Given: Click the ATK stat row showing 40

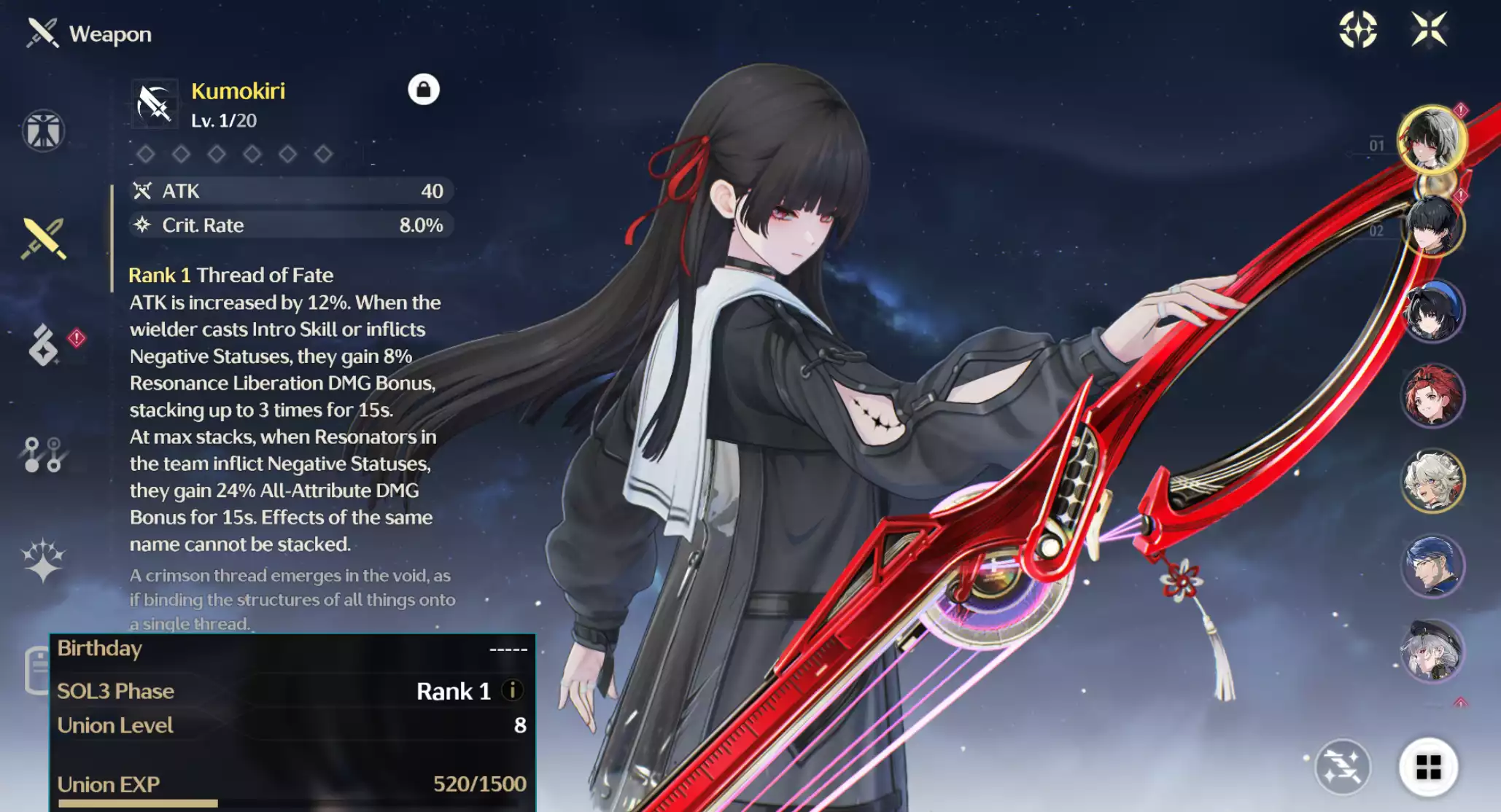Looking at the screenshot, I should click(x=288, y=191).
